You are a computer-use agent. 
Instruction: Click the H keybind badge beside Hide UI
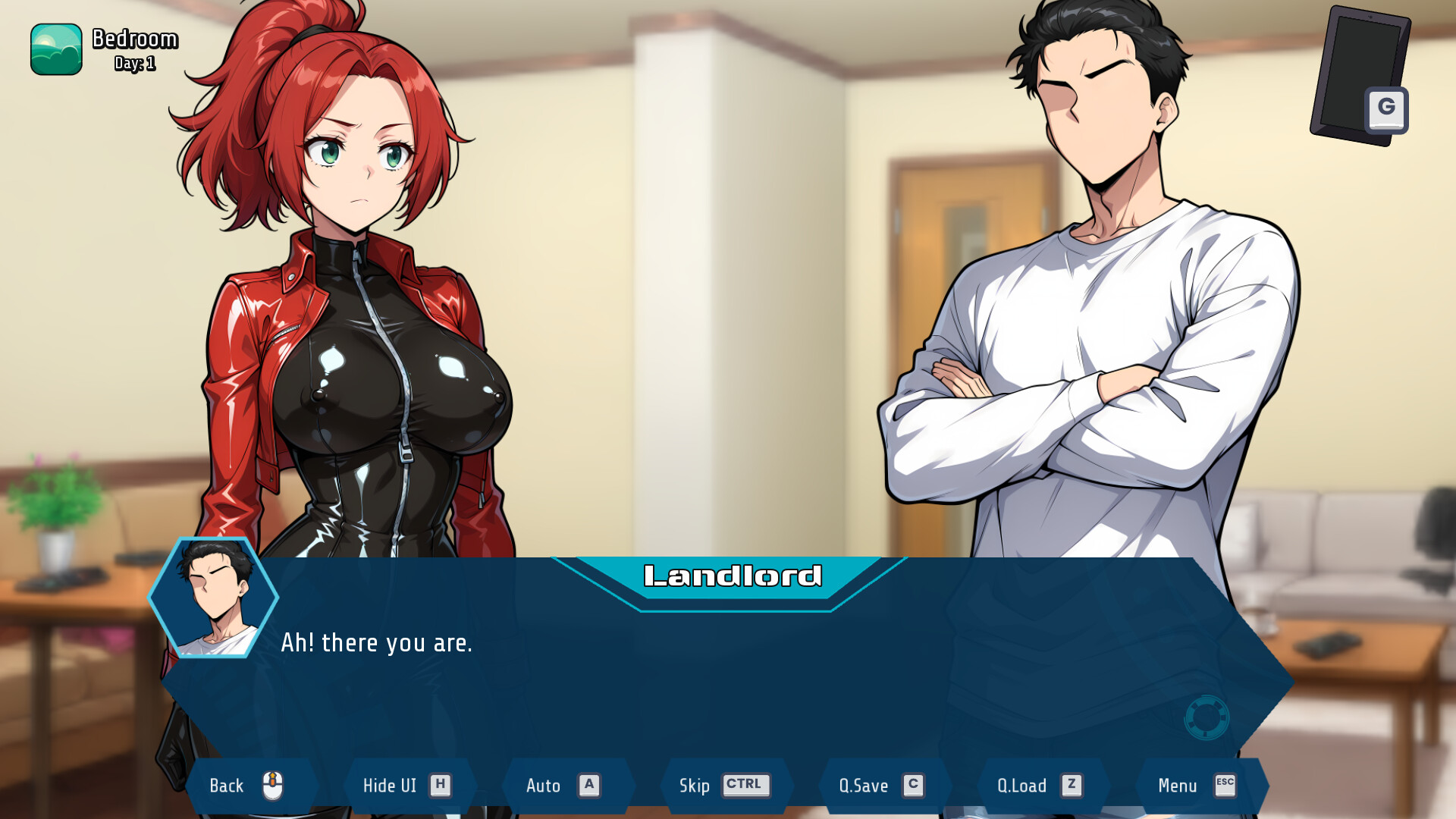click(438, 786)
